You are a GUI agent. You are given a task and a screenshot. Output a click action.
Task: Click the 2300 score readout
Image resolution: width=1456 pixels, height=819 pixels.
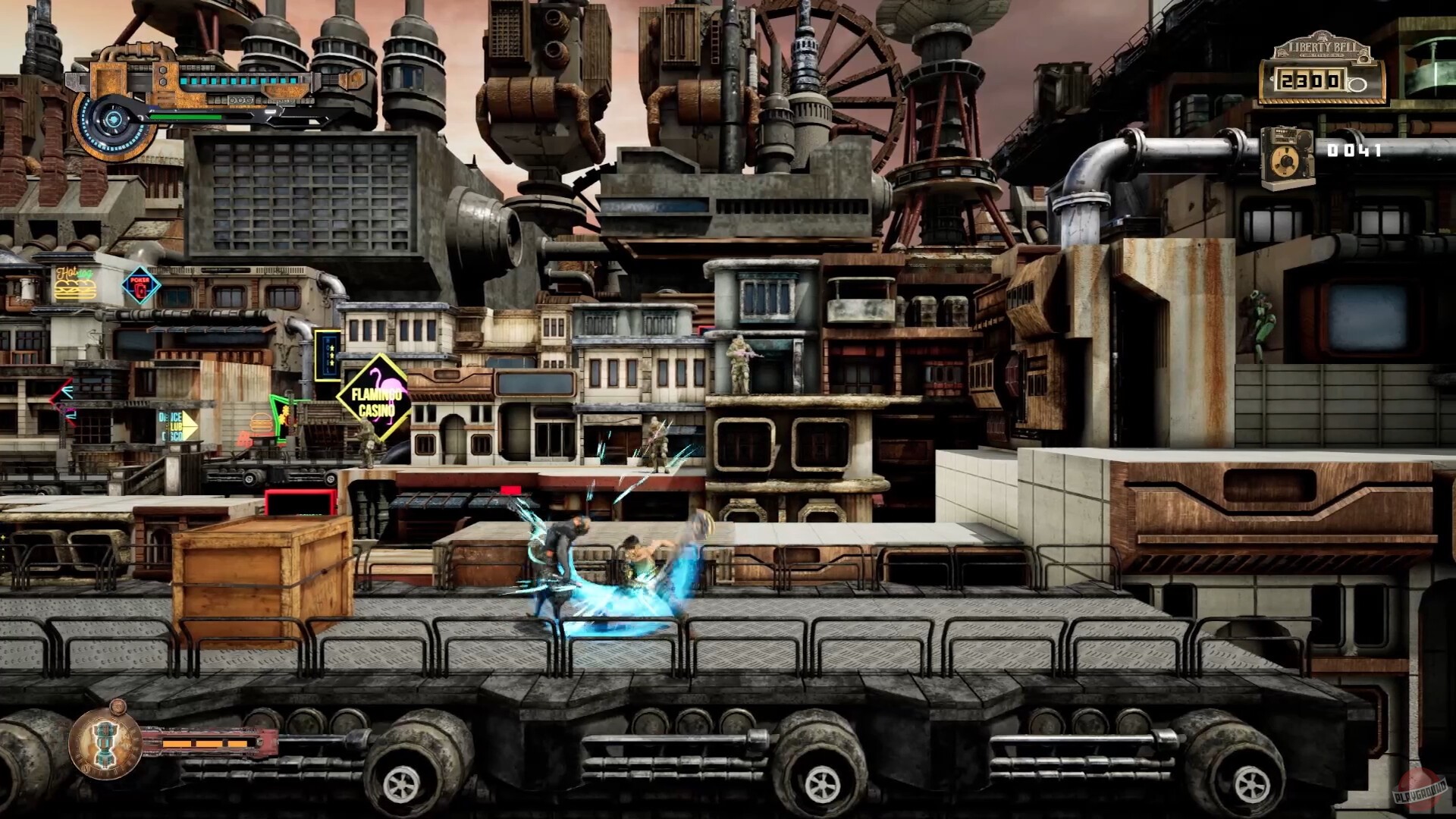(1309, 82)
